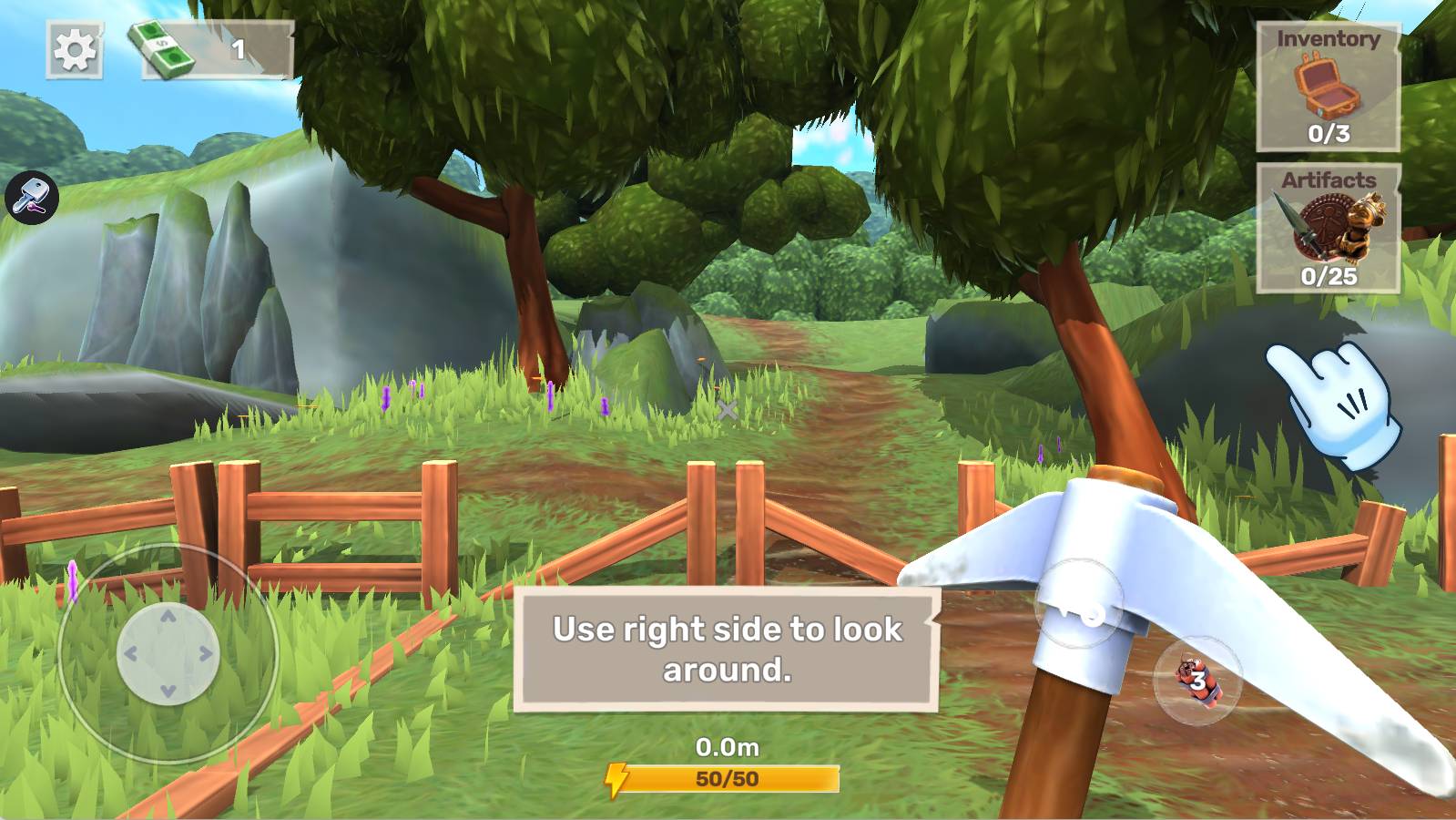1456x820 pixels.
Task: Tap the cash stack money counter
Action: coord(218,49)
